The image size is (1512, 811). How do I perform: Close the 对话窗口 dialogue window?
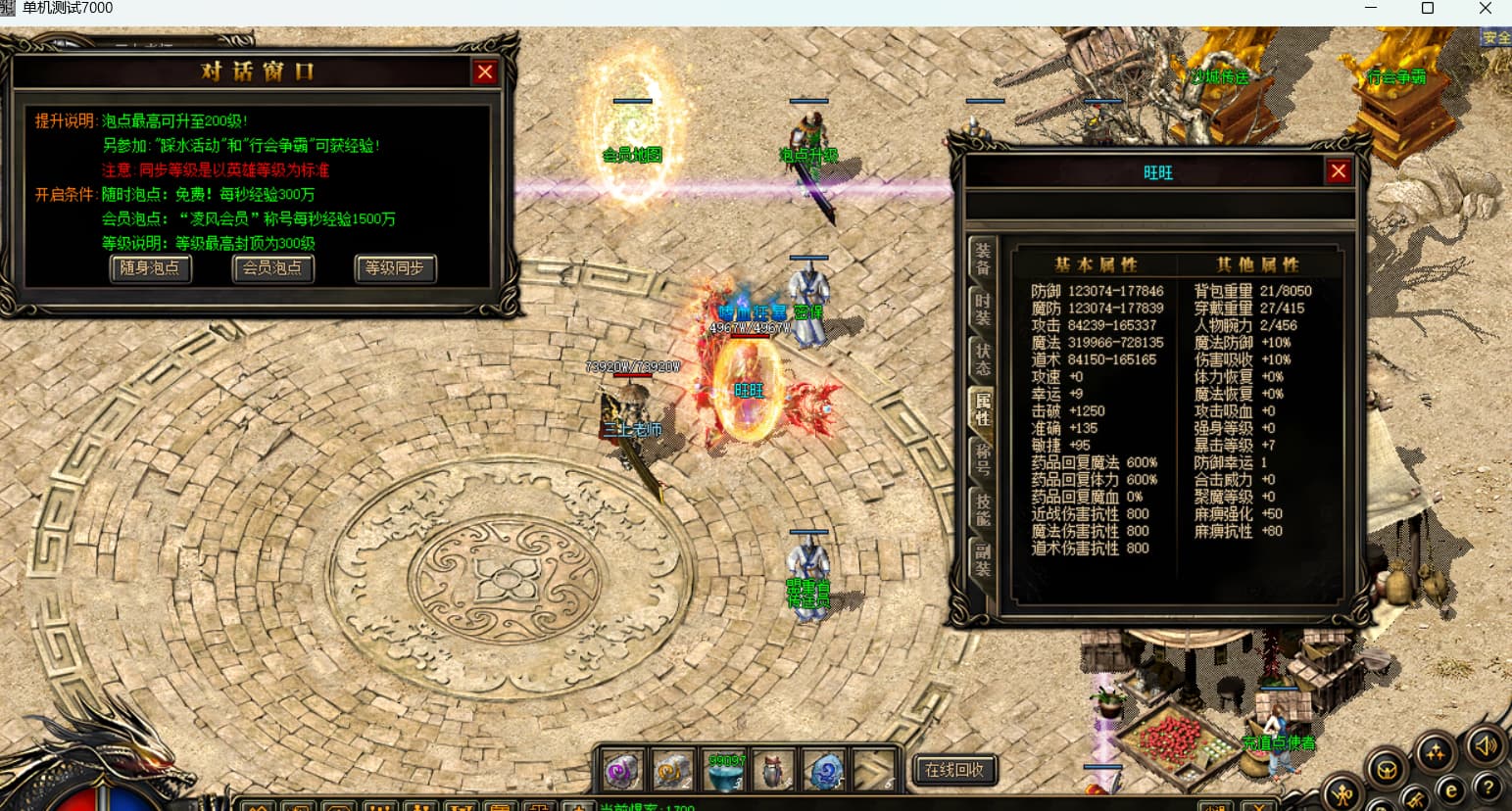[485, 72]
